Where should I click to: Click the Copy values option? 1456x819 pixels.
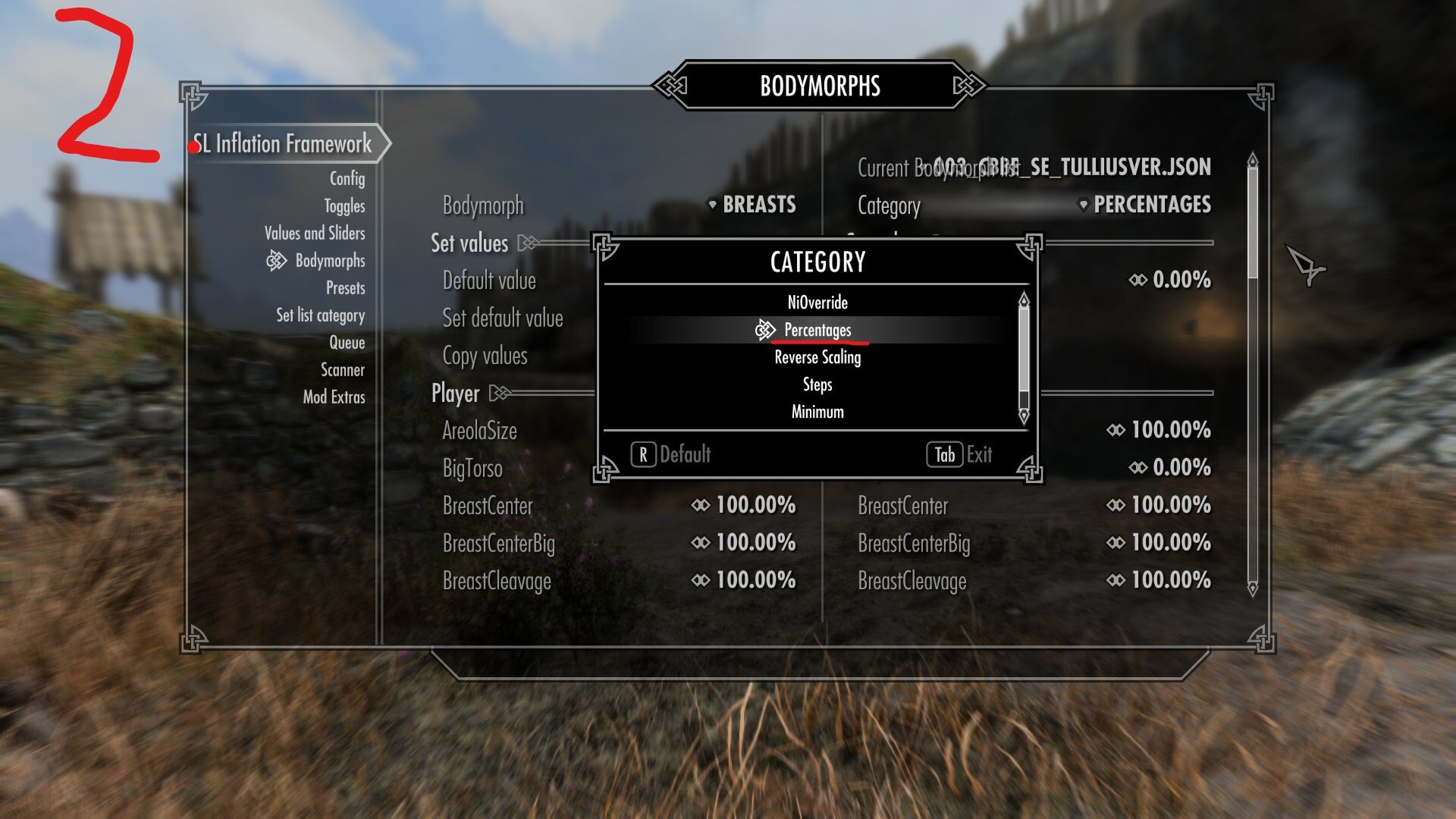[485, 356]
